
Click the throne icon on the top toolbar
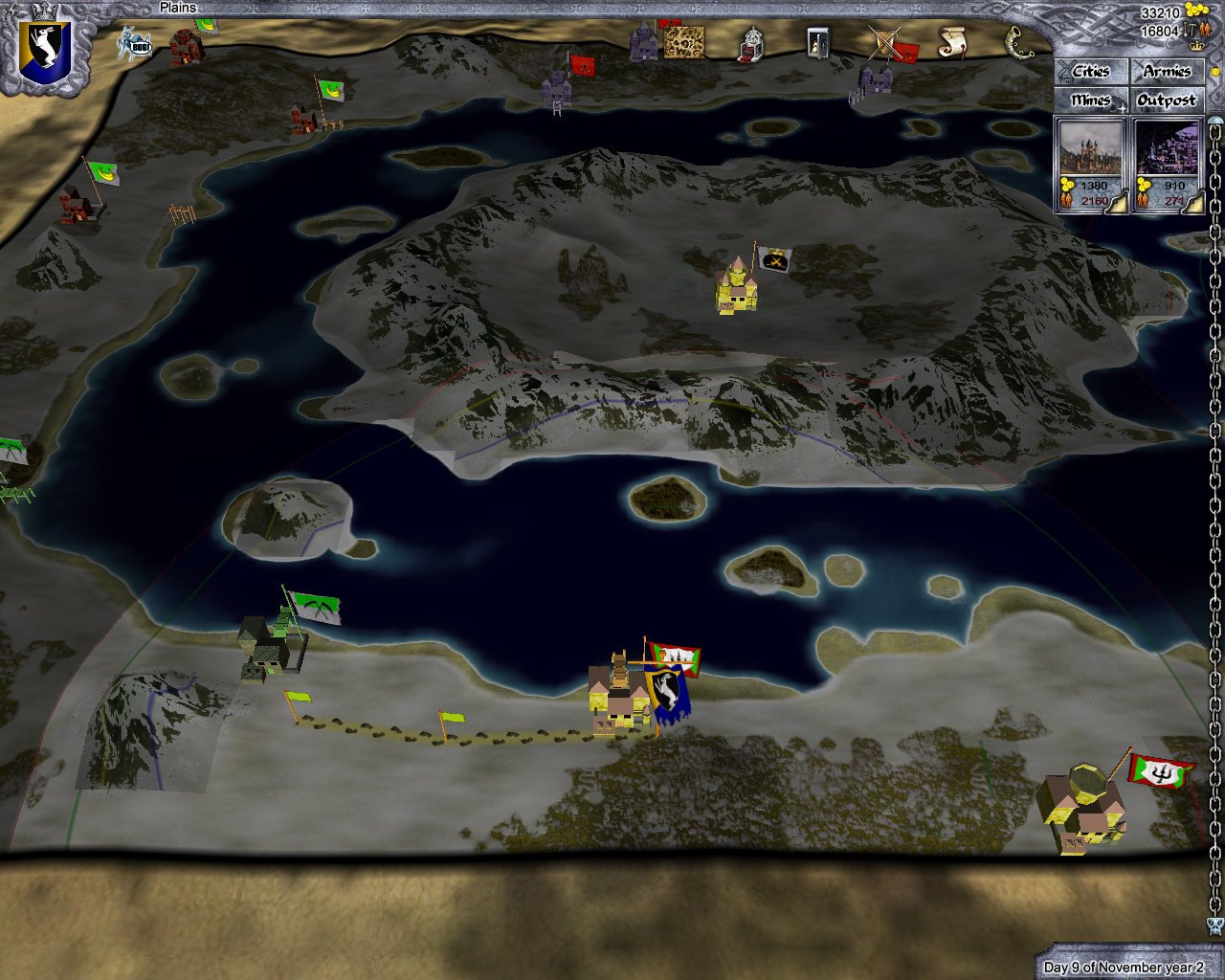[750, 43]
